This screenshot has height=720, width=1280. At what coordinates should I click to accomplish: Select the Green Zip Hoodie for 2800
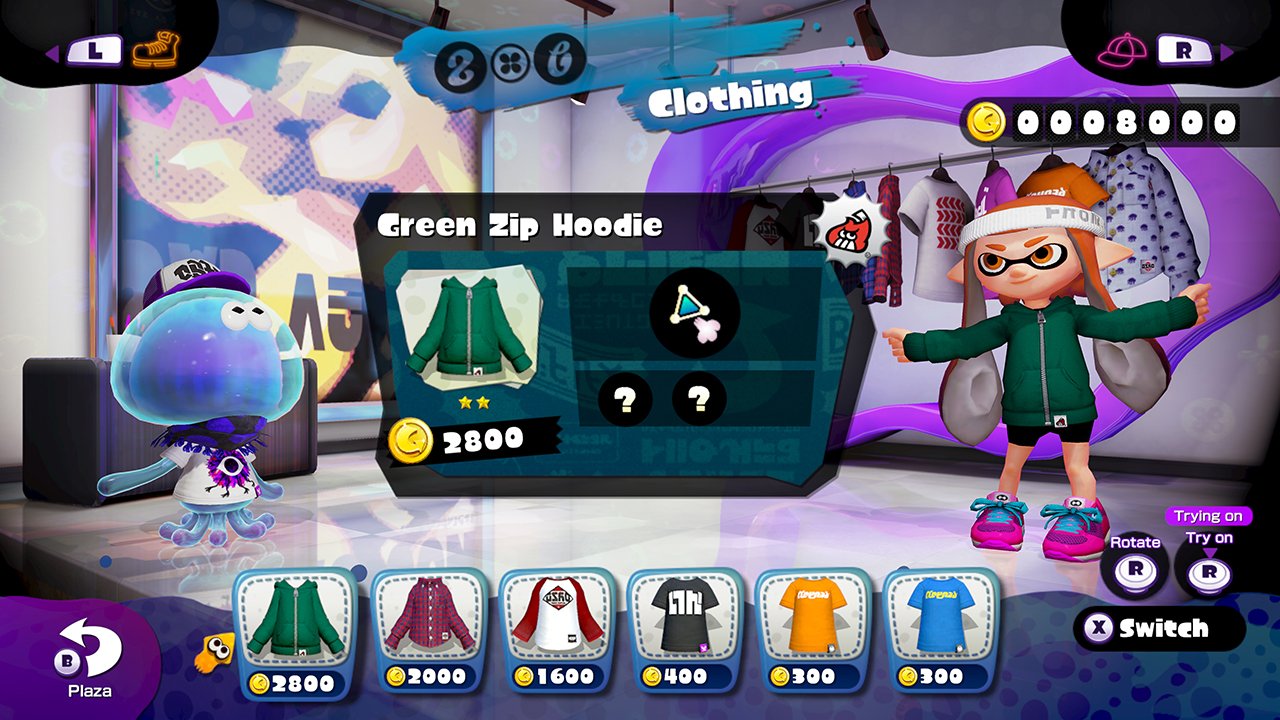294,632
